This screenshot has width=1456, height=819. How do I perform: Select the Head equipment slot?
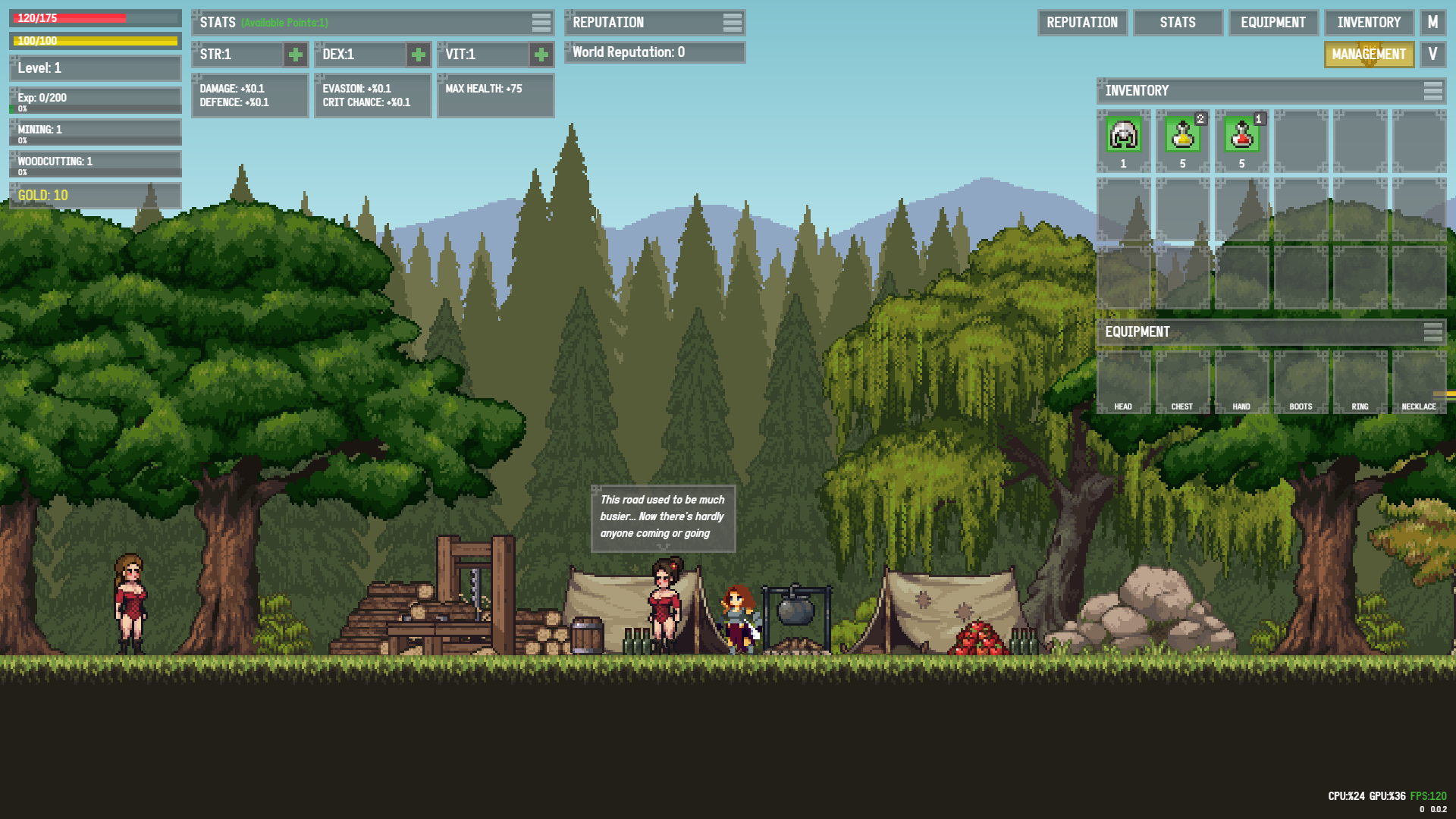(x=1123, y=381)
